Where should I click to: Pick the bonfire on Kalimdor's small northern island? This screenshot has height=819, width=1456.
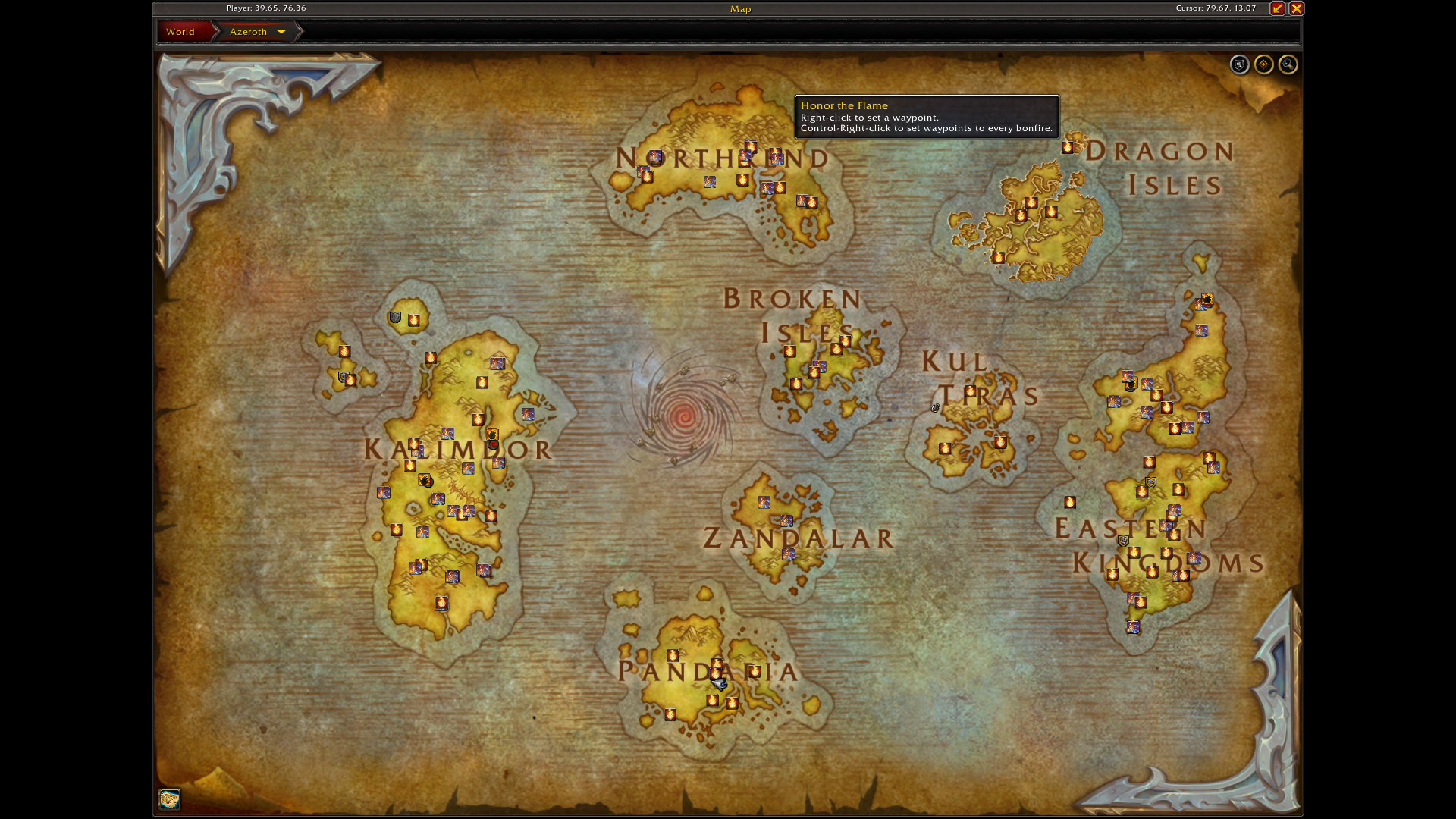413,321
